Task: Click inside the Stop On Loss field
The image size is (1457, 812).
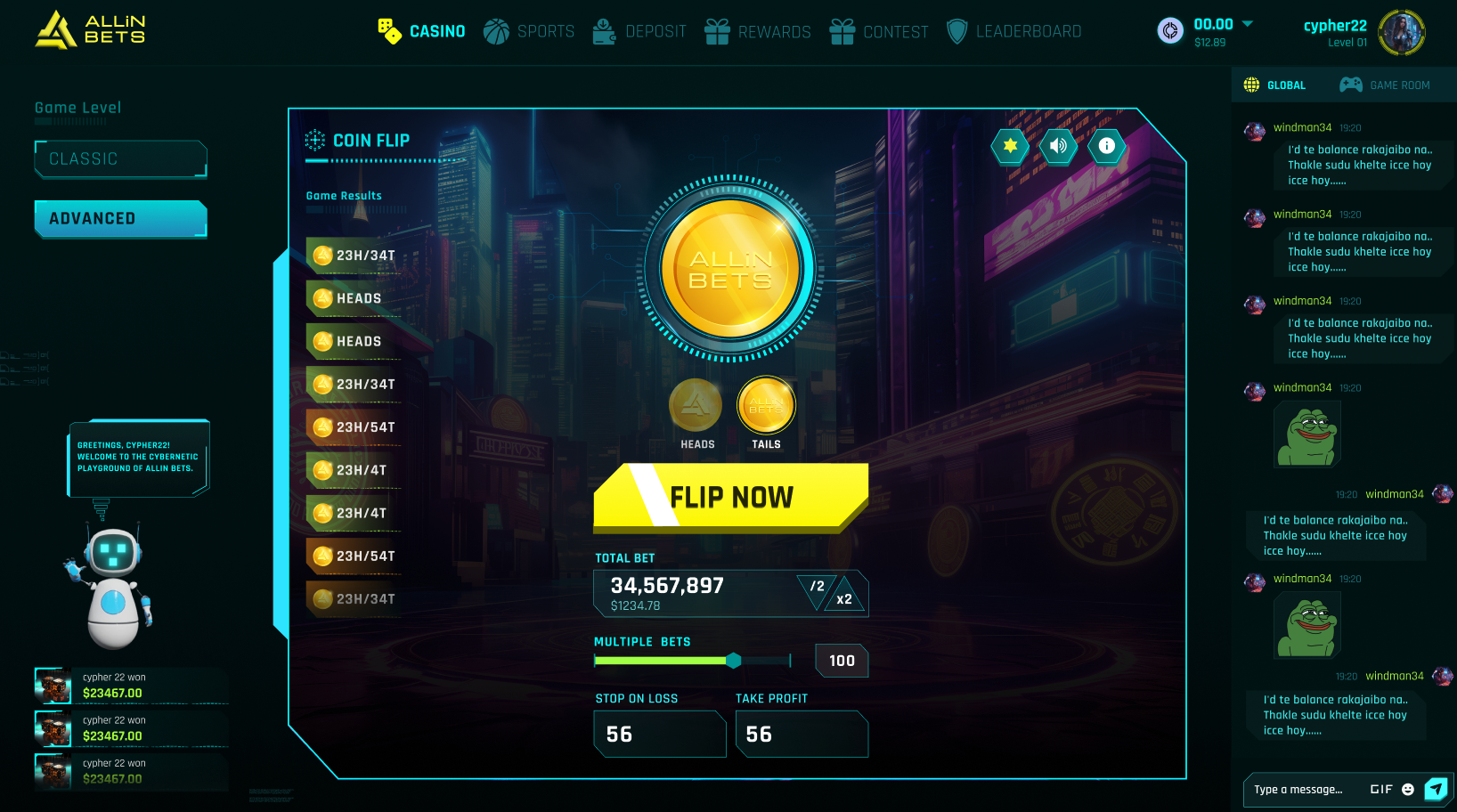Action: coord(659,734)
